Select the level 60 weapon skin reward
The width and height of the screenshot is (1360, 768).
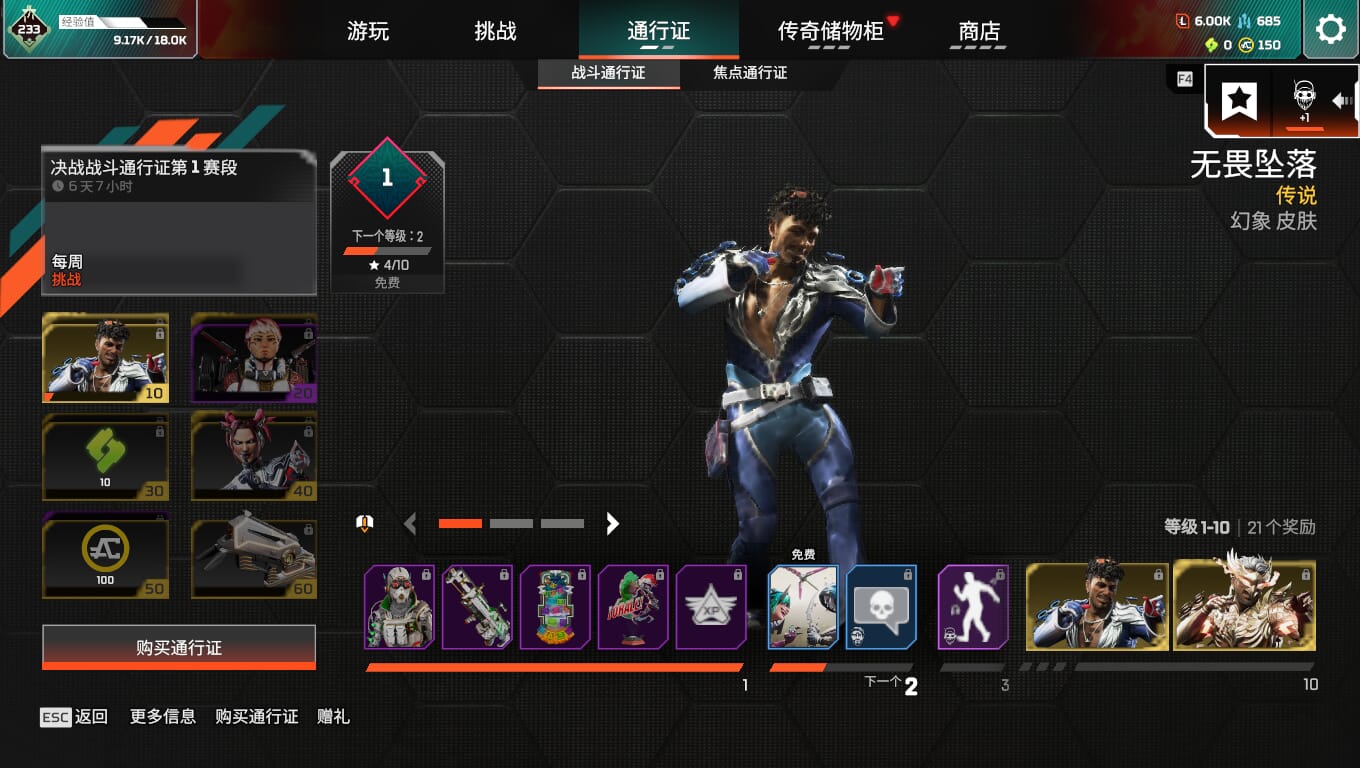(253, 556)
